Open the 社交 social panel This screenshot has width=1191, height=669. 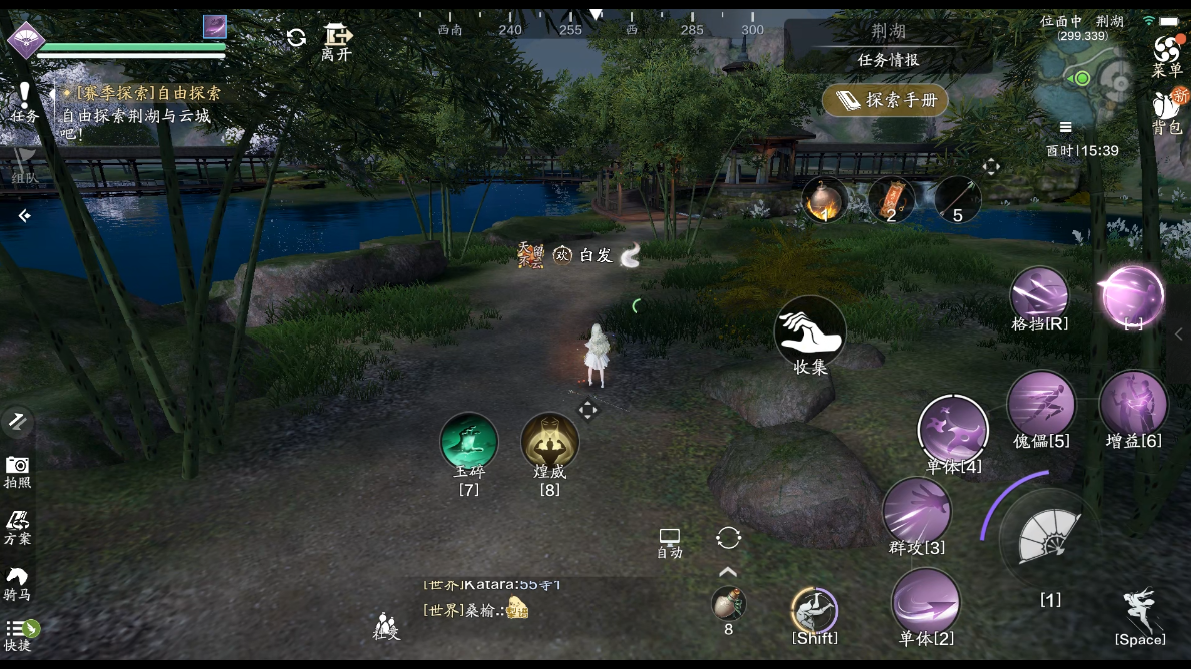pos(387,625)
